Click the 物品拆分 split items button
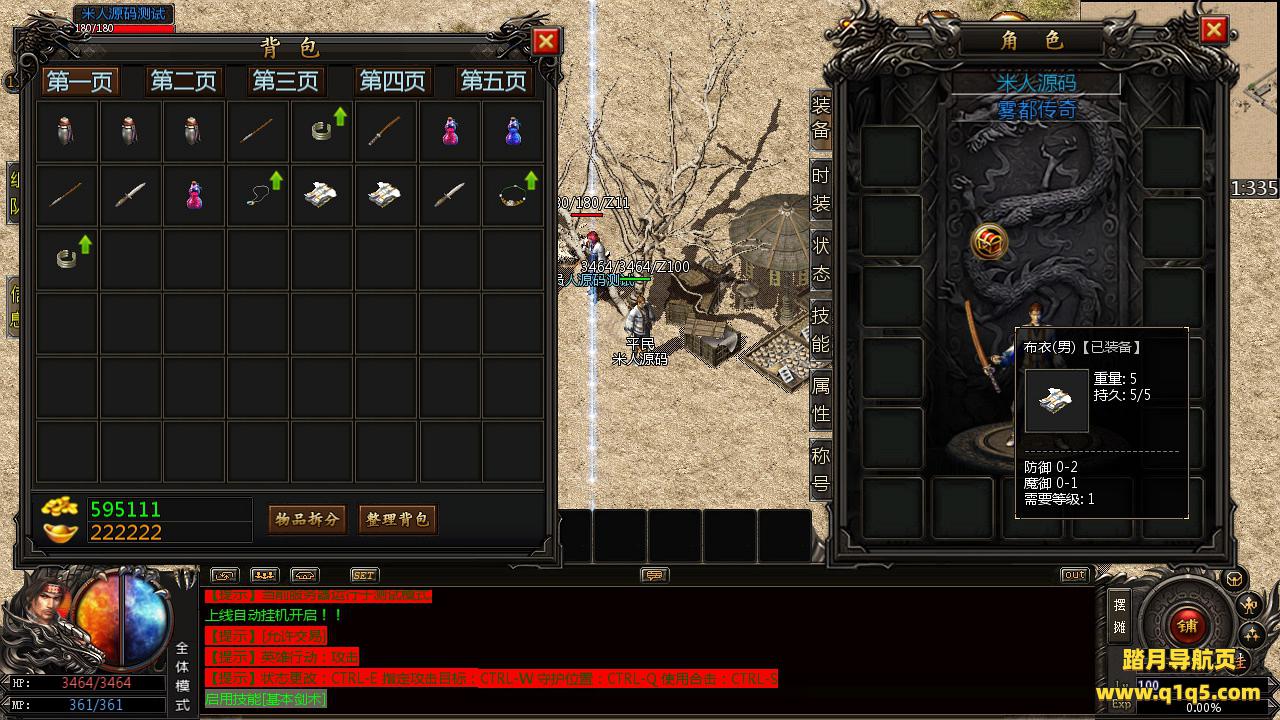 click(x=307, y=519)
